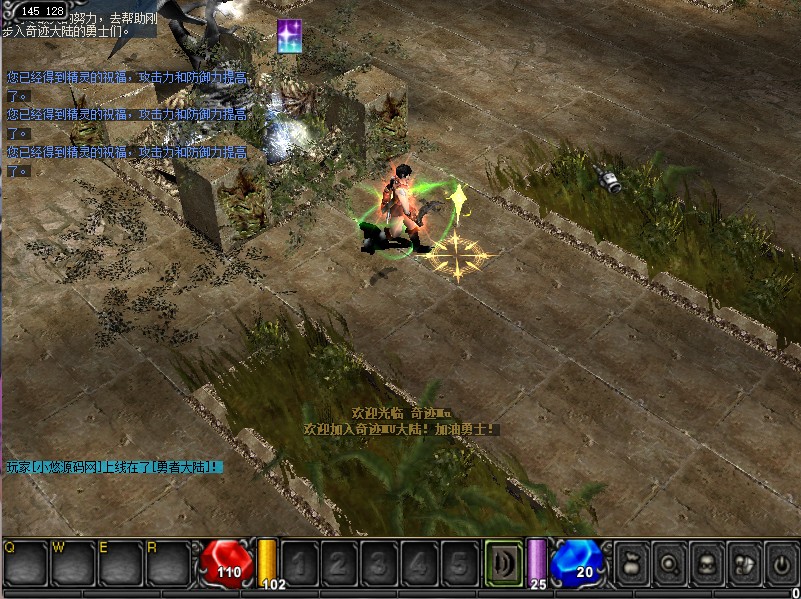Click the helmet icon button
This screenshot has height=599, width=801.
[x=744, y=564]
